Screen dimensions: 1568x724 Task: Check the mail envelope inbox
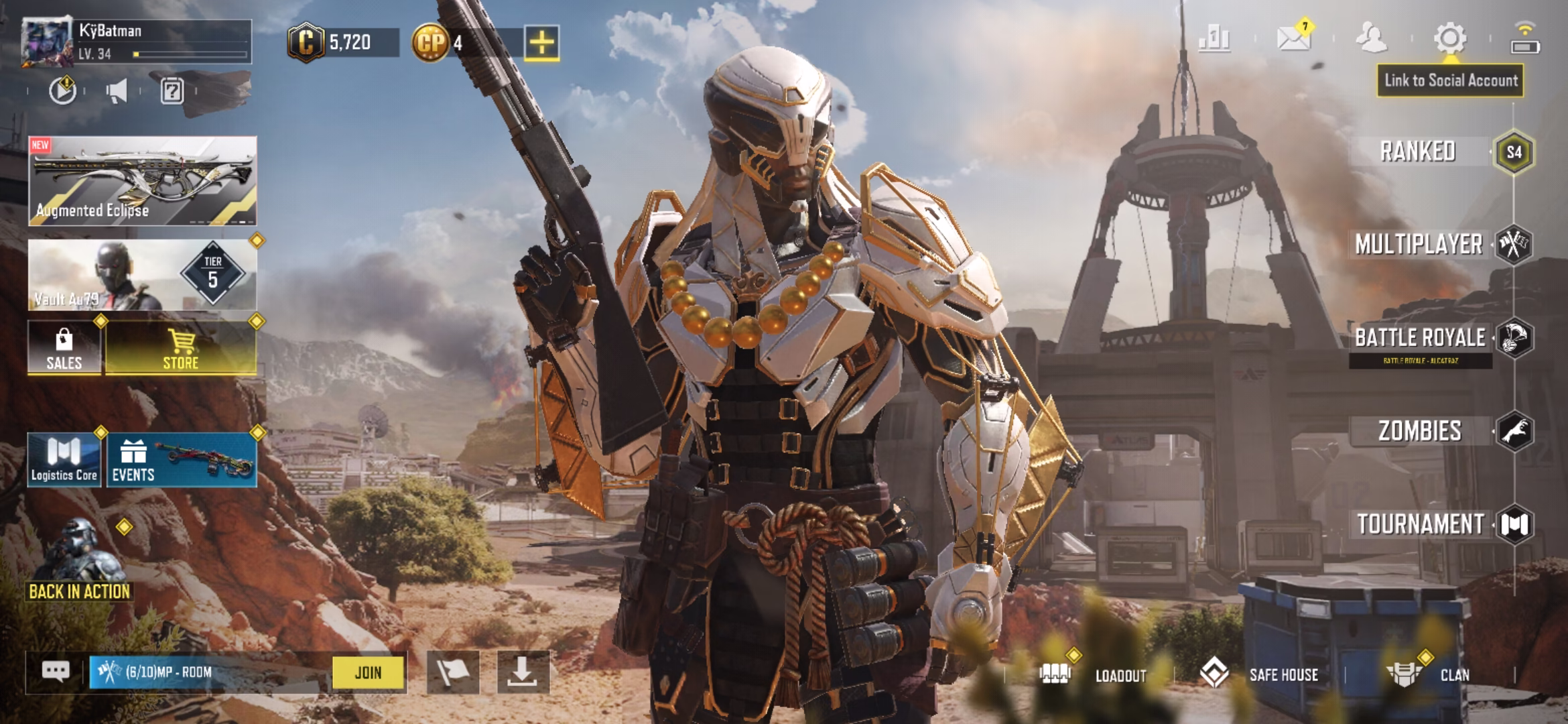[1293, 39]
